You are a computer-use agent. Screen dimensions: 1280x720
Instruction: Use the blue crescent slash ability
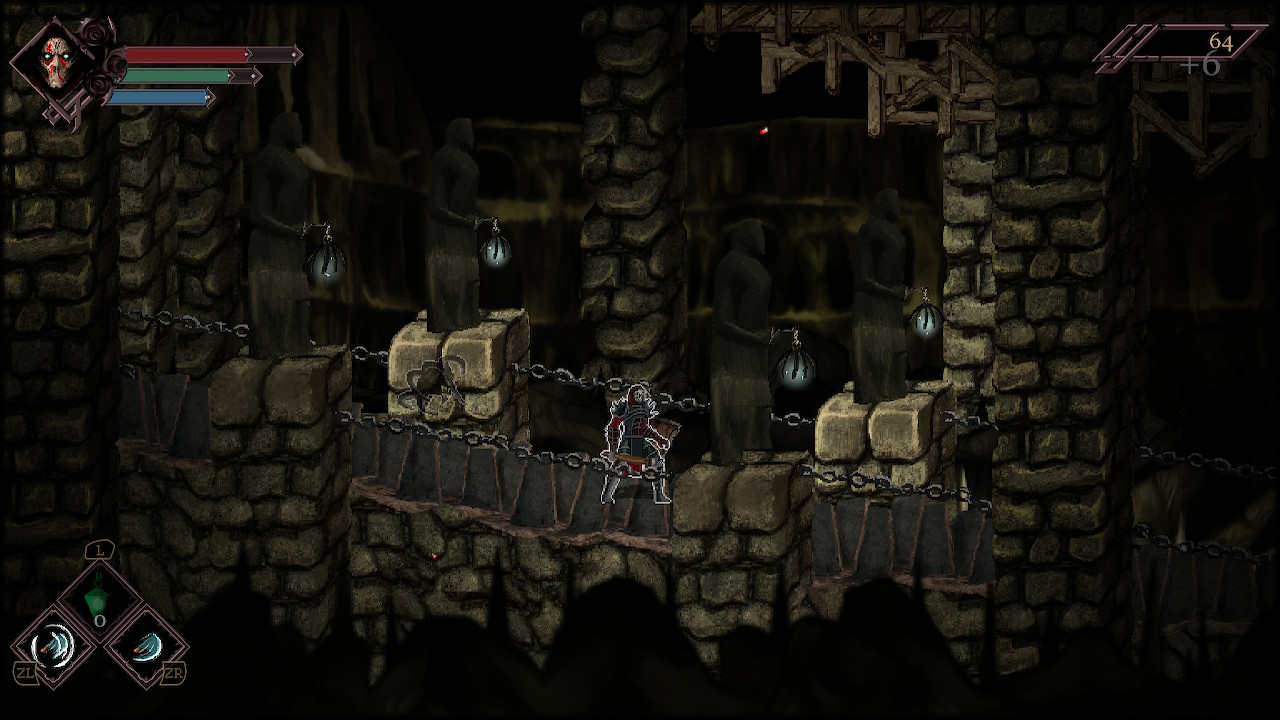click(146, 646)
